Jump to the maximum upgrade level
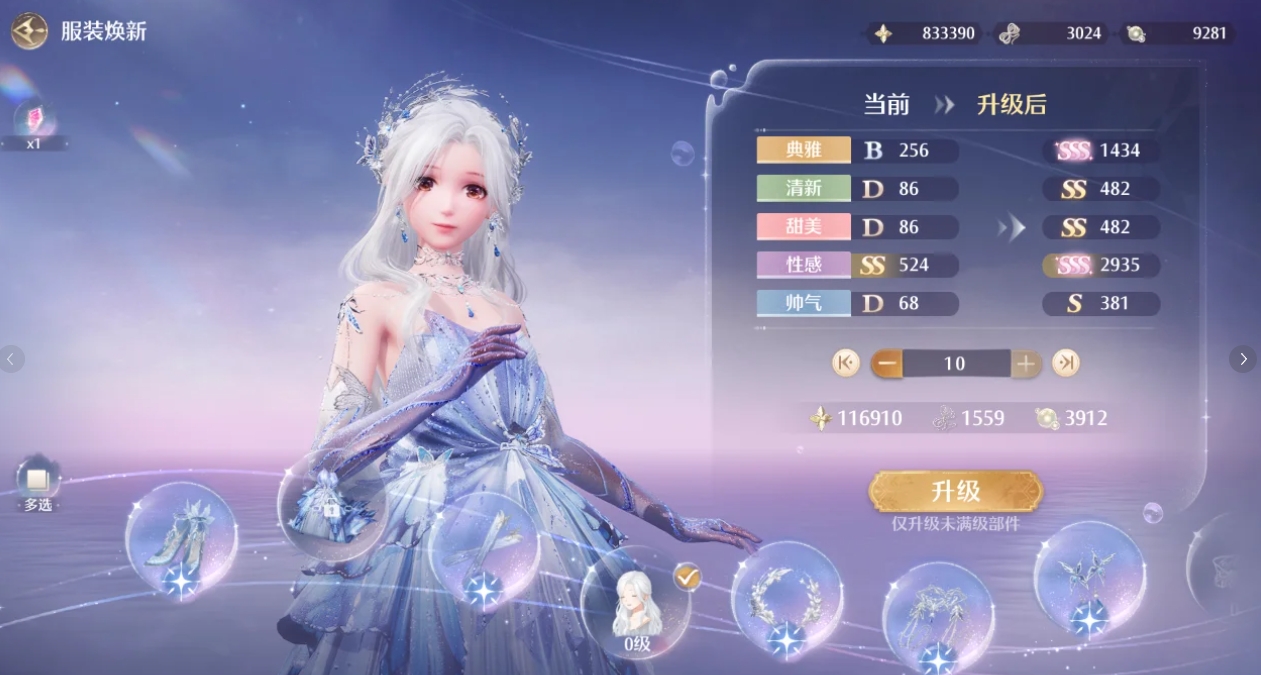 (x=1066, y=363)
